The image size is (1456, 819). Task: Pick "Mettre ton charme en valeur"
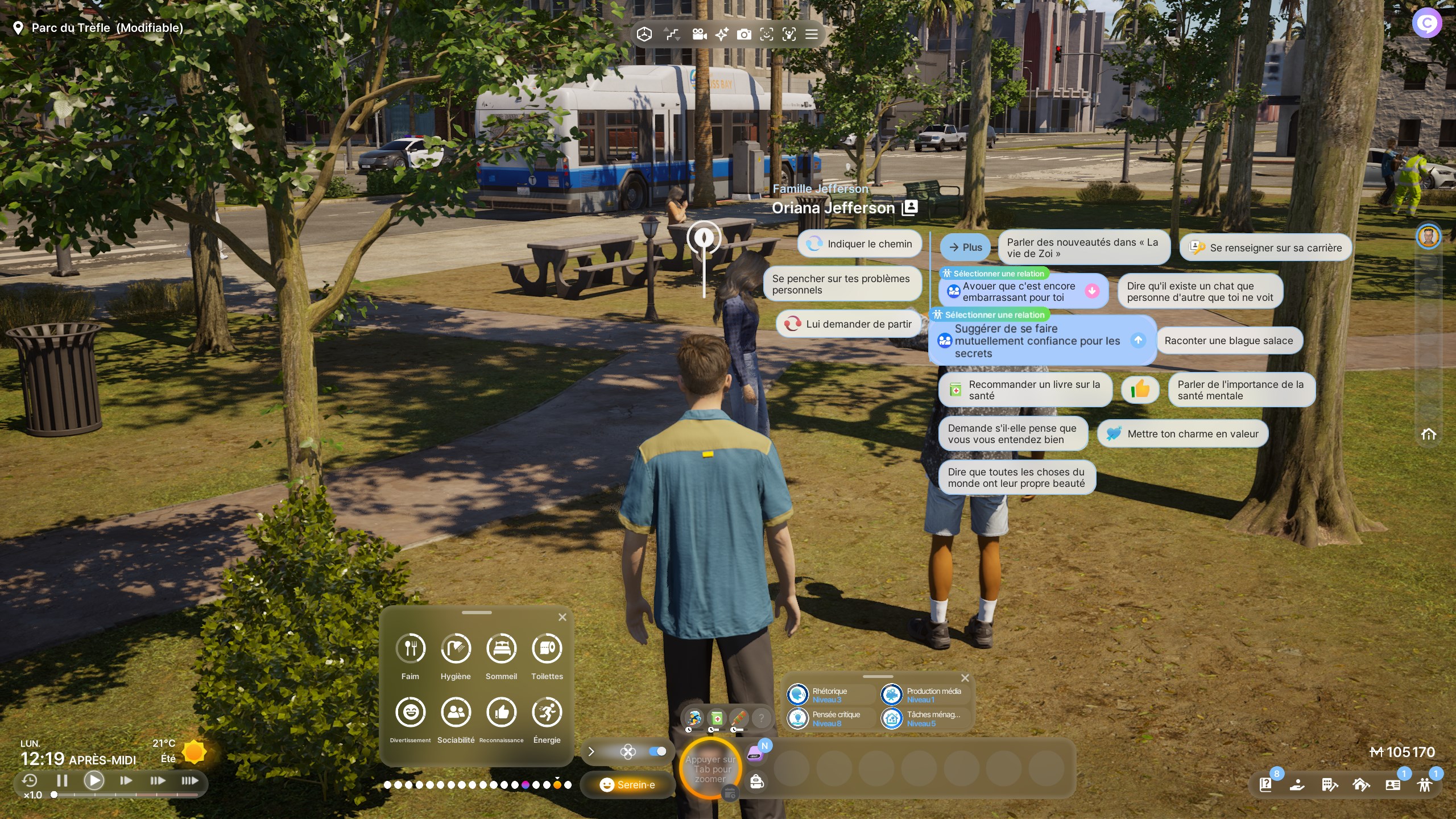tap(1183, 434)
